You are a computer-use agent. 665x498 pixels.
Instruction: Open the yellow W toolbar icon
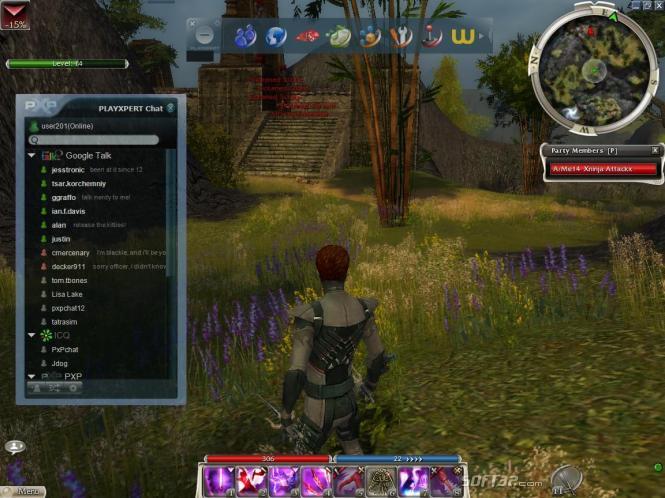click(462, 37)
